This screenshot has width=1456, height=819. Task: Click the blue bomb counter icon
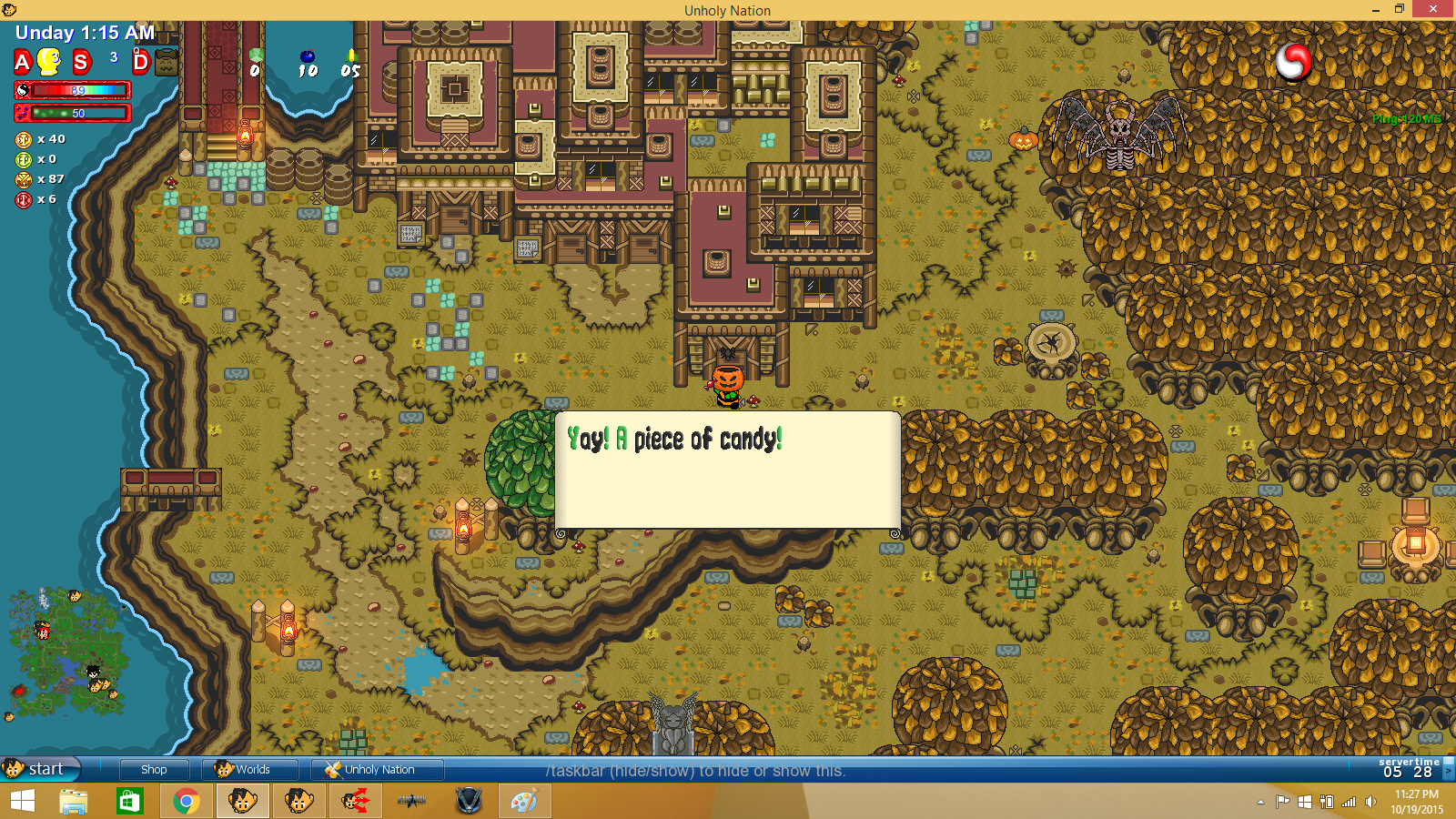[x=308, y=58]
